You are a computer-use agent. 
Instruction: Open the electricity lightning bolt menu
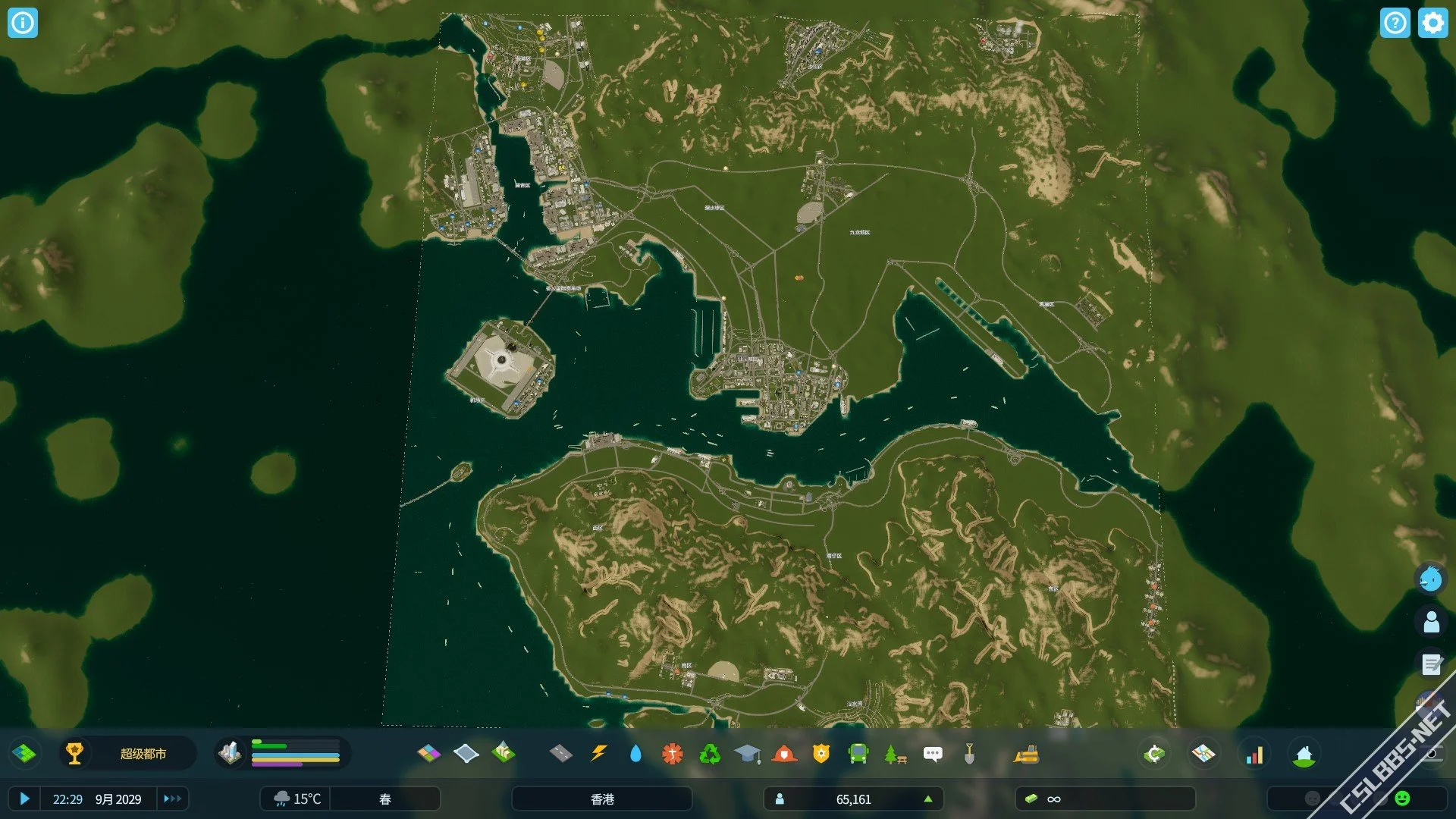[x=598, y=754]
